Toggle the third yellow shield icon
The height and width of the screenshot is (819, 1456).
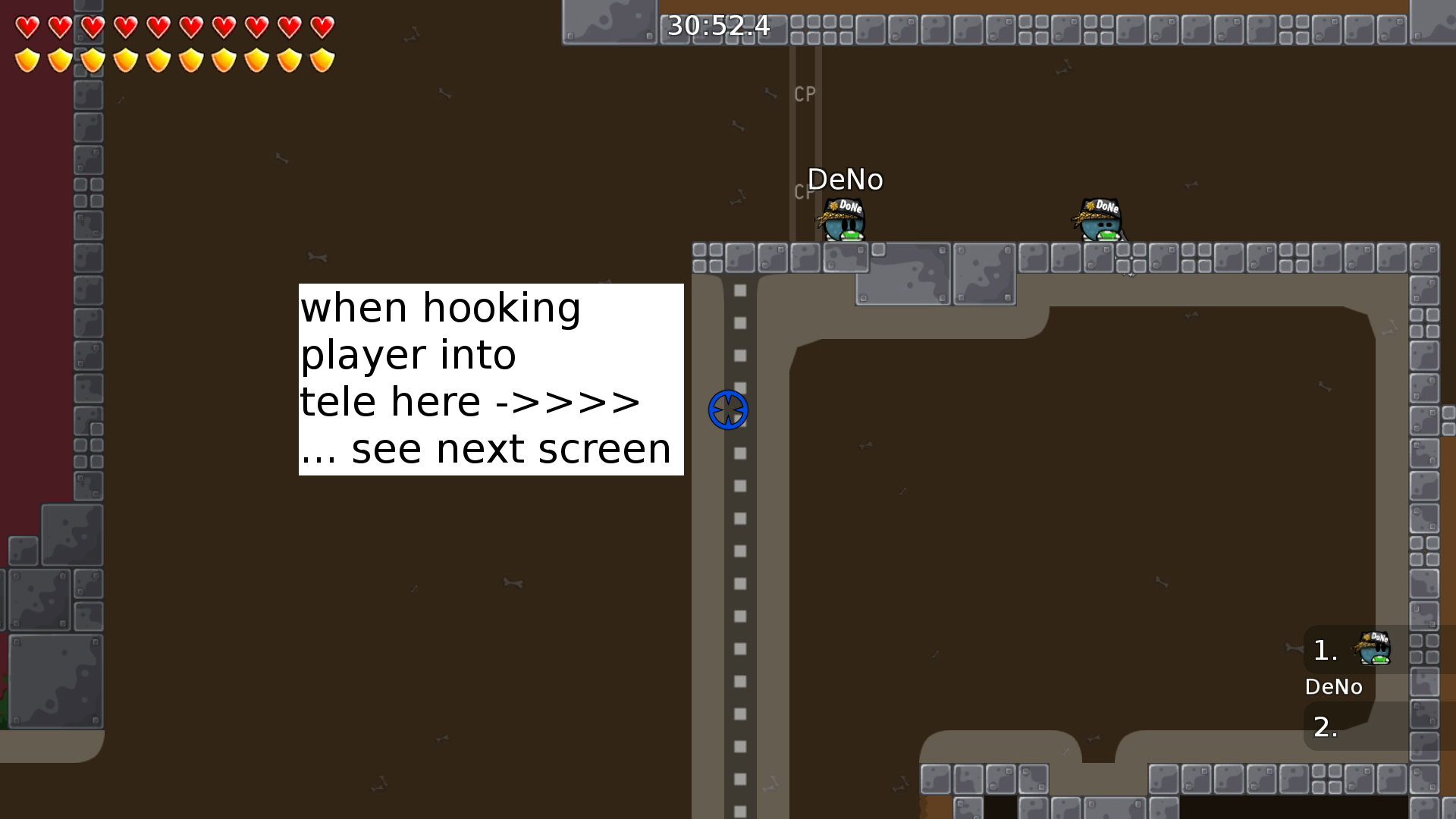[x=92, y=58]
